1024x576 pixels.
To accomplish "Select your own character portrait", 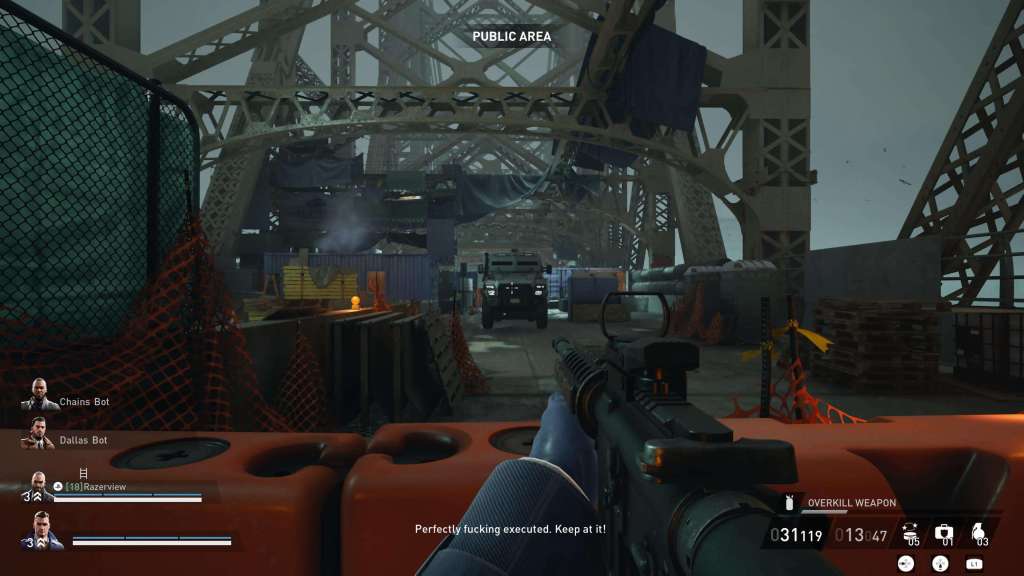I will (43, 530).
